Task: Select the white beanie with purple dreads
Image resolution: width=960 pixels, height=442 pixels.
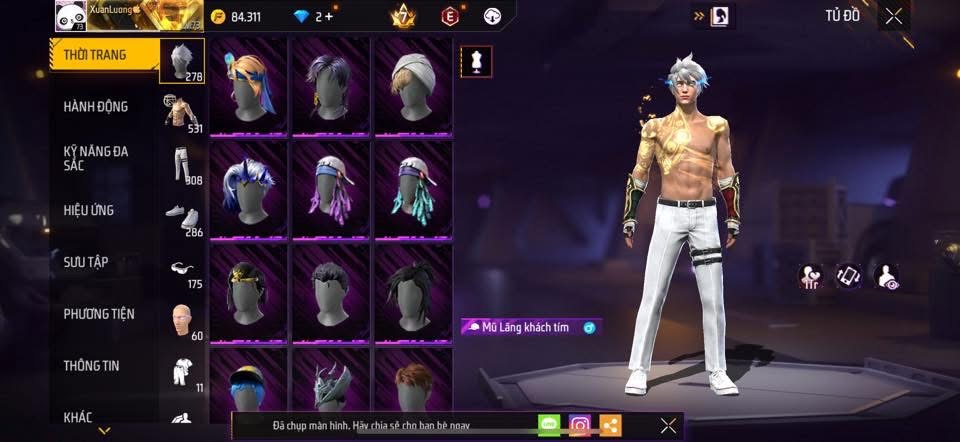Action: pos(331,190)
